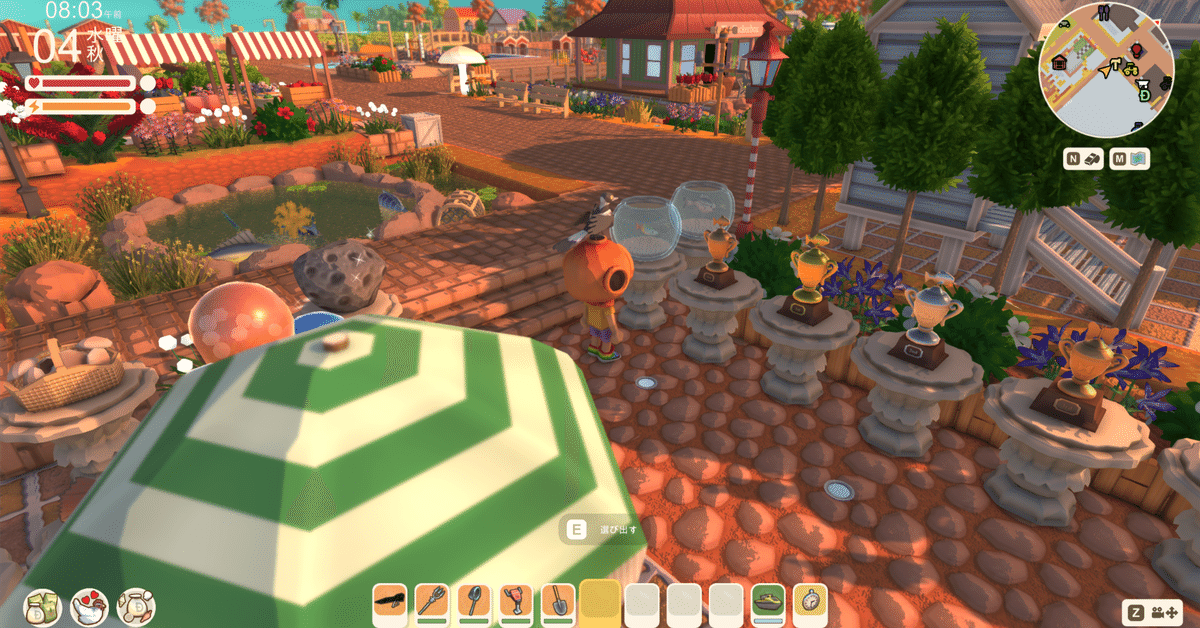This screenshot has width=1200, height=628.
Task: Open the chicken with hearts icon
Action: coord(89,606)
